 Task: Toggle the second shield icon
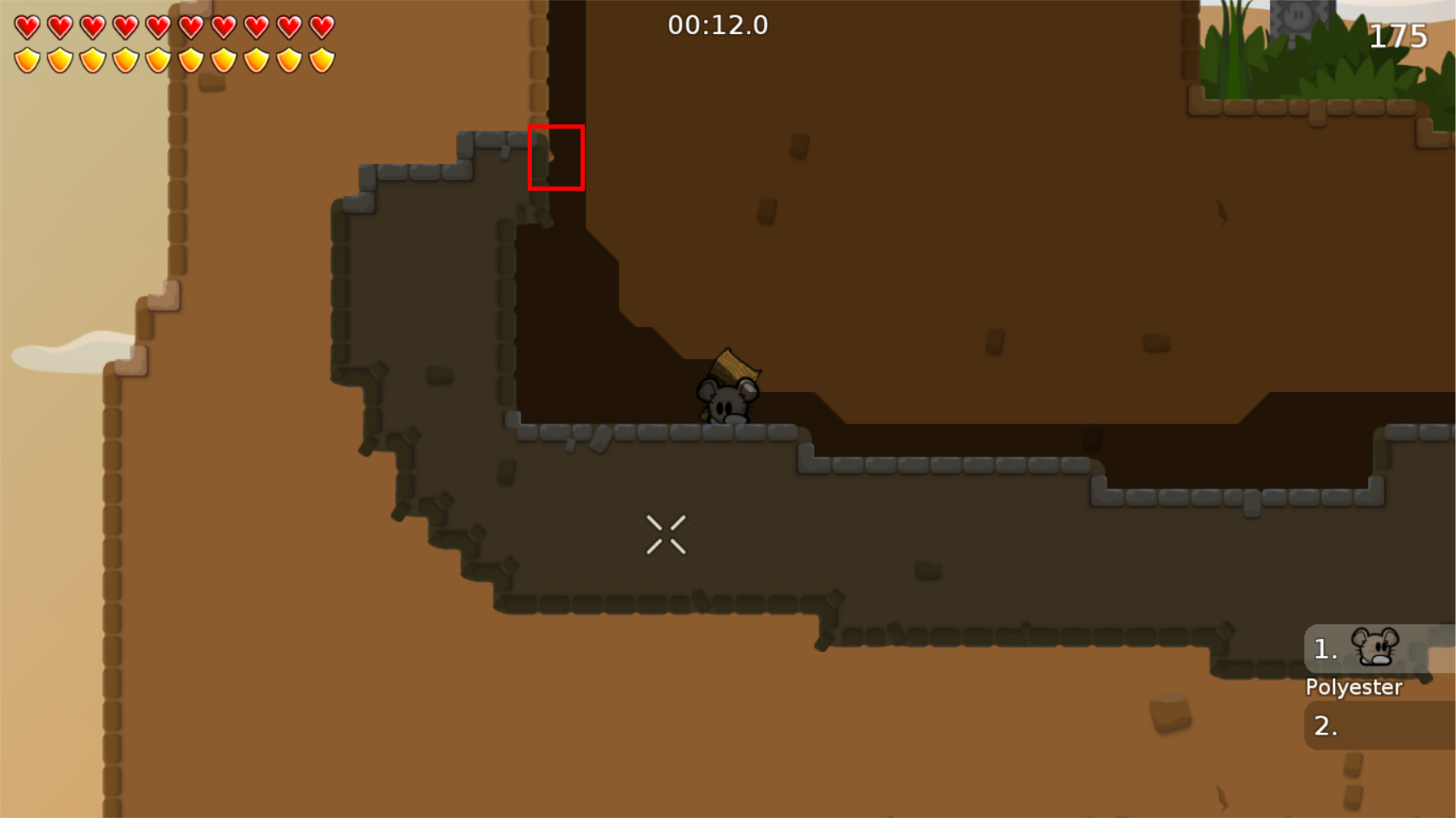pos(58,60)
